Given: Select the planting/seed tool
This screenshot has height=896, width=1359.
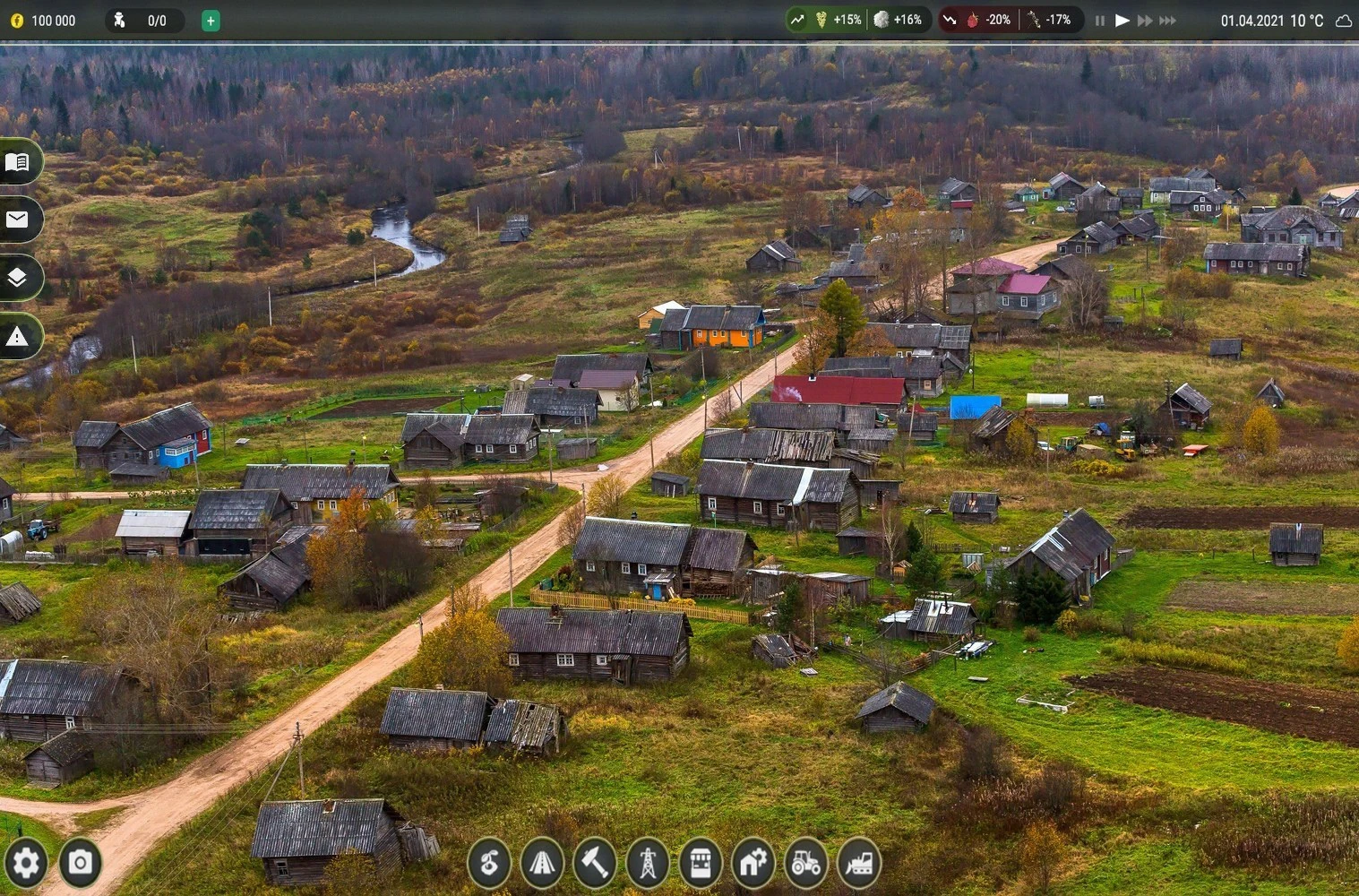Looking at the screenshot, I should 489,862.
